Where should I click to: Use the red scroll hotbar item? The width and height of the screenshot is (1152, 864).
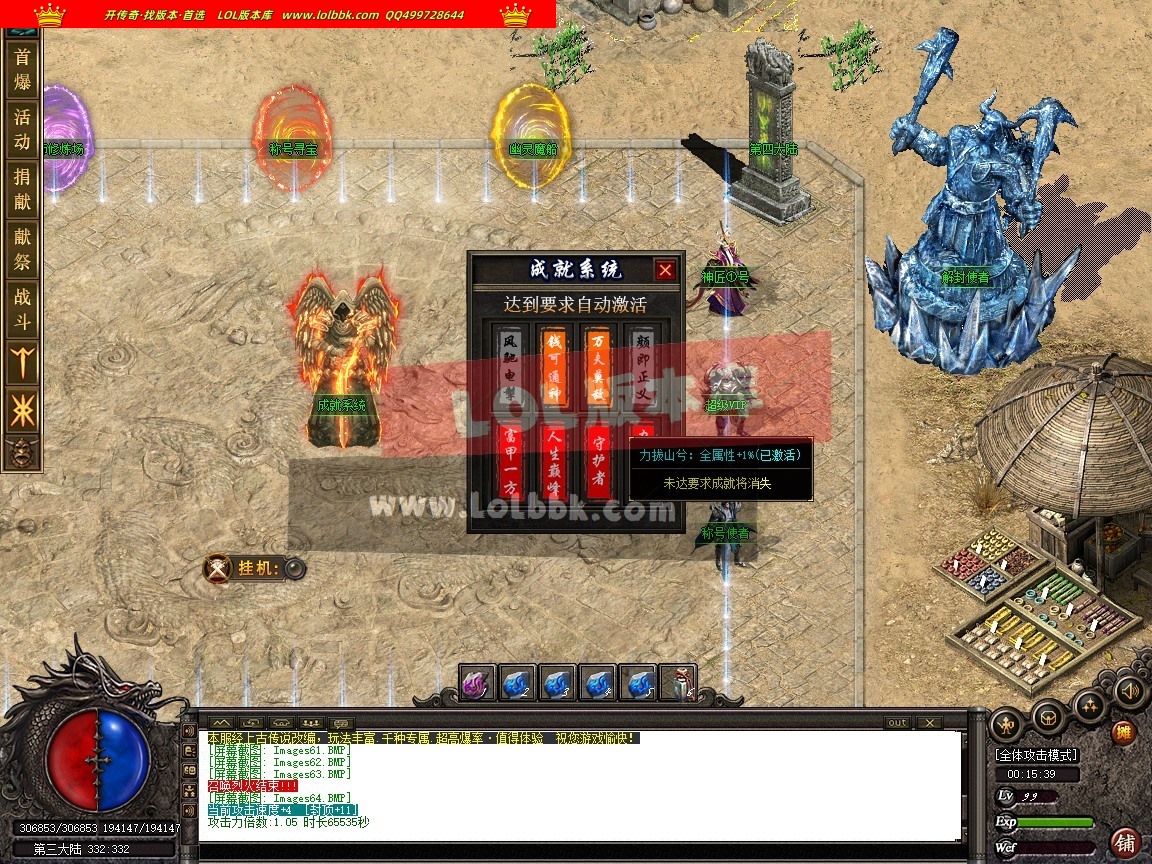pyautogui.click(x=678, y=683)
